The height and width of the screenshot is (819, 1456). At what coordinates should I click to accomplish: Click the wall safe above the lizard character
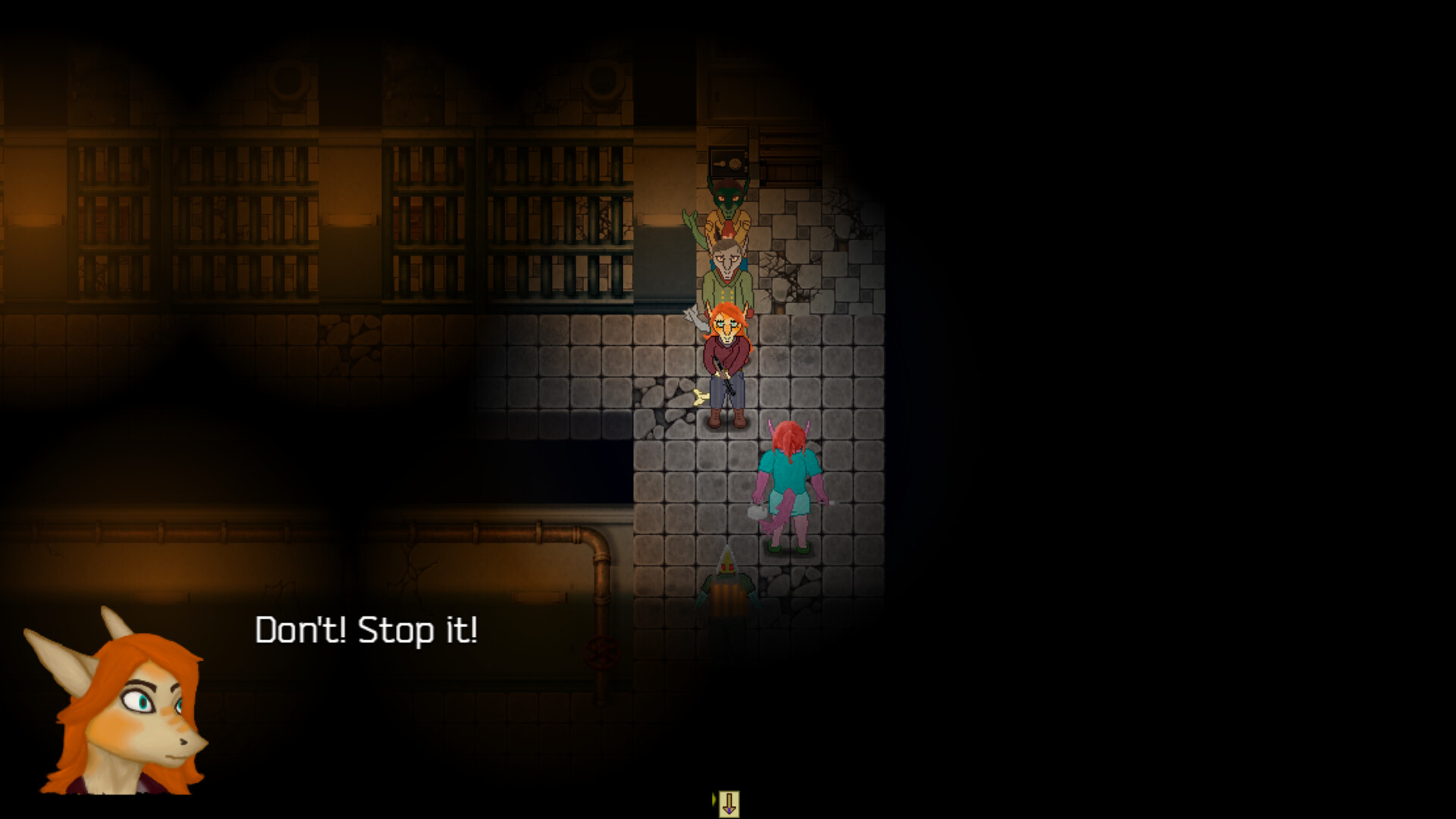[728, 163]
